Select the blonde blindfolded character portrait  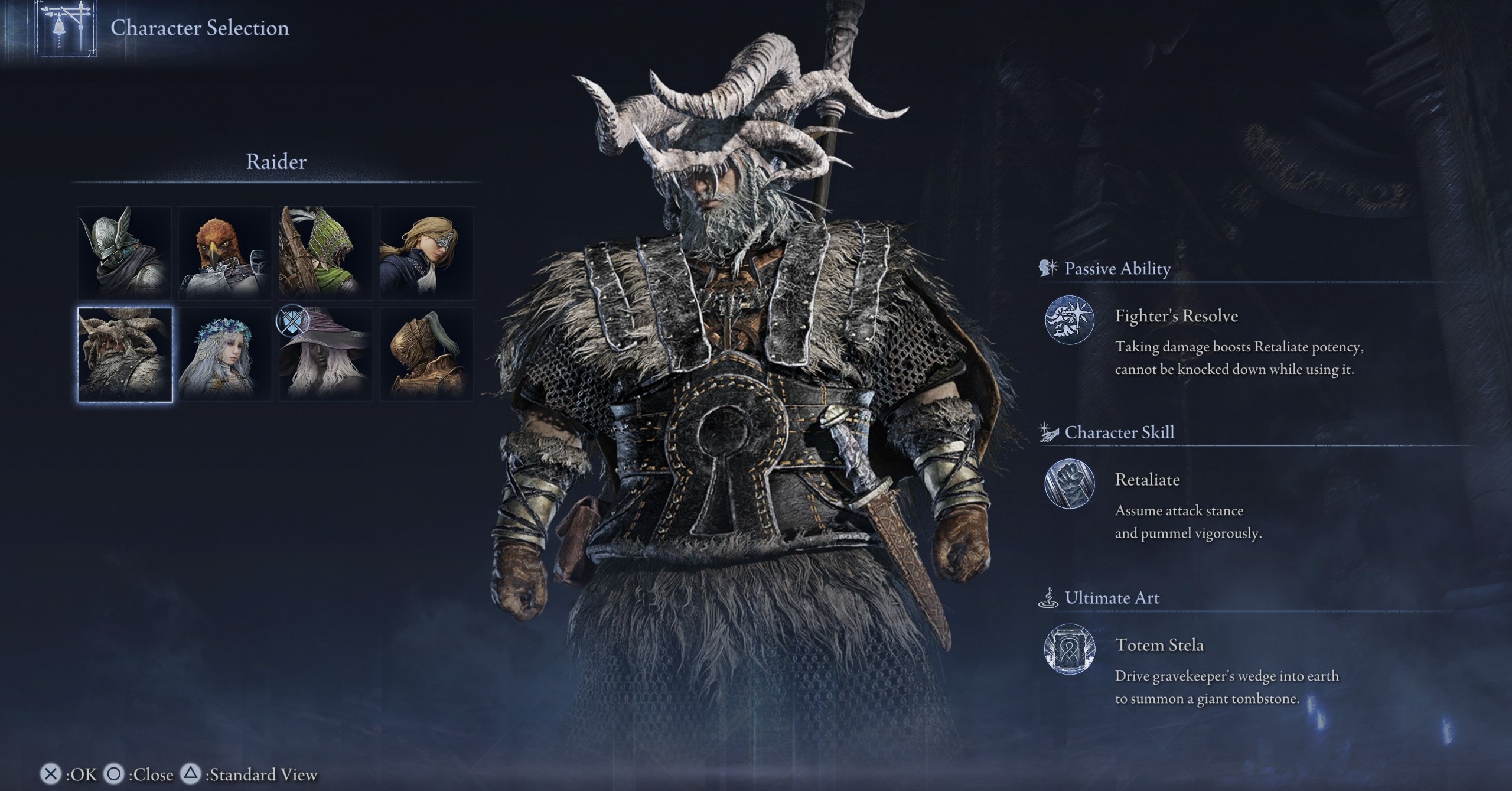point(426,253)
